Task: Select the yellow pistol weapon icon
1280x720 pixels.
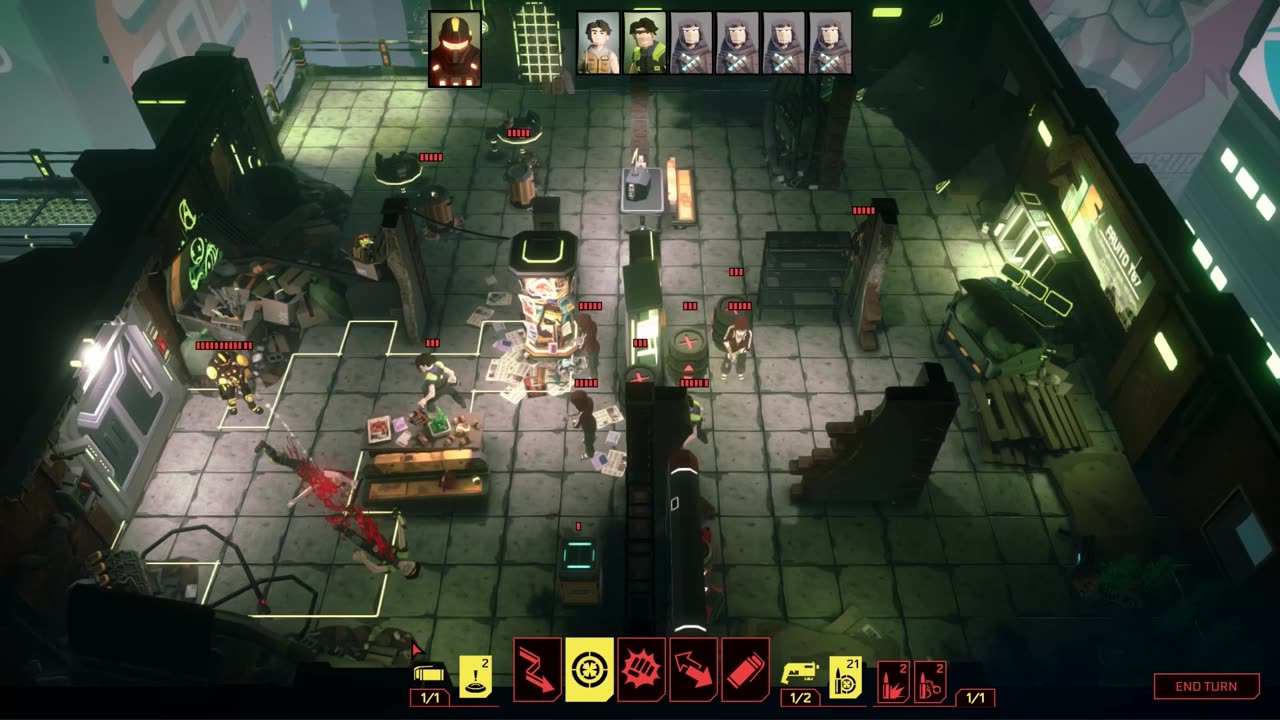Action: pyautogui.click(x=800, y=672)
